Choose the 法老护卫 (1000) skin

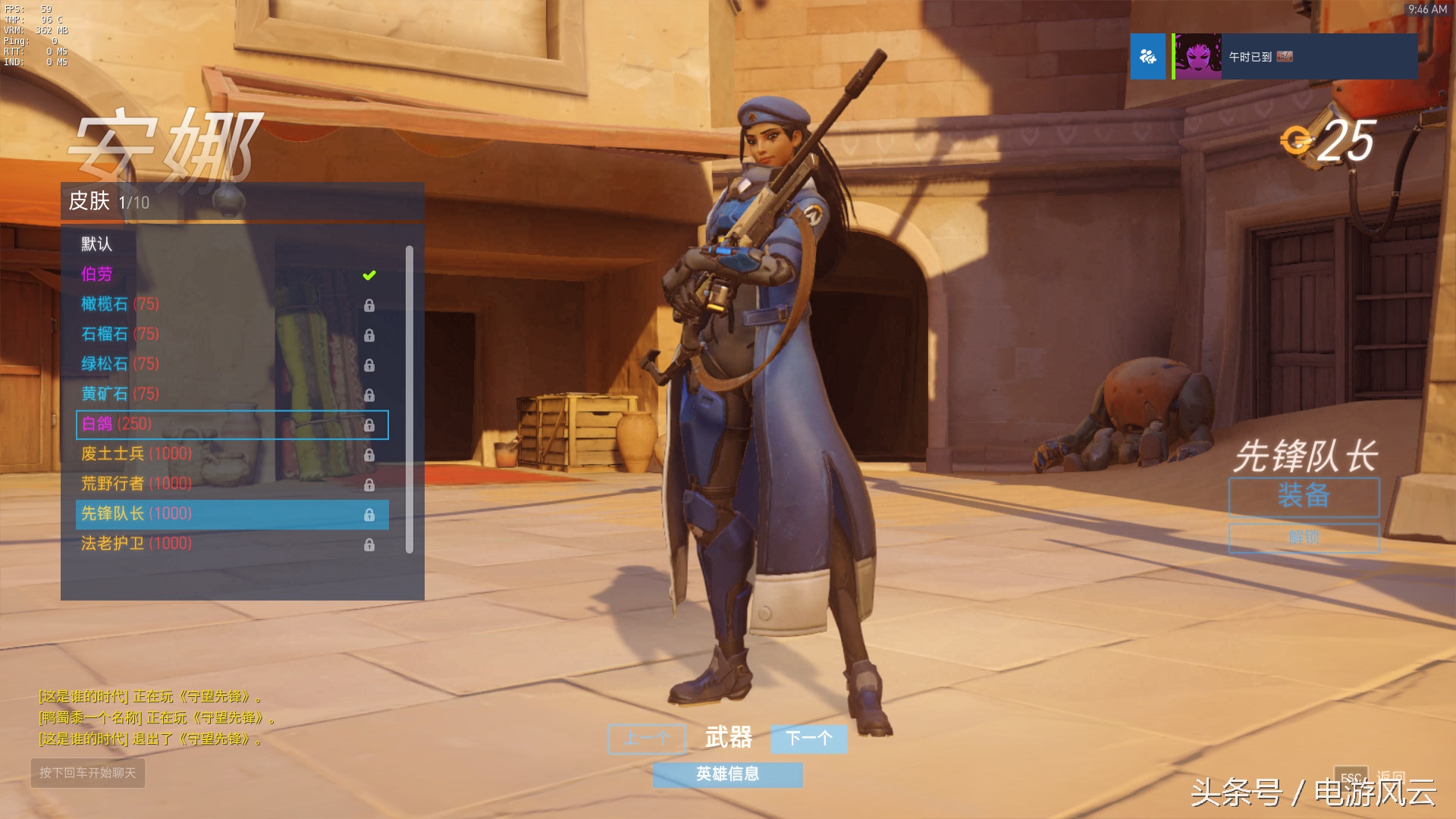click(x=136, y=544)
